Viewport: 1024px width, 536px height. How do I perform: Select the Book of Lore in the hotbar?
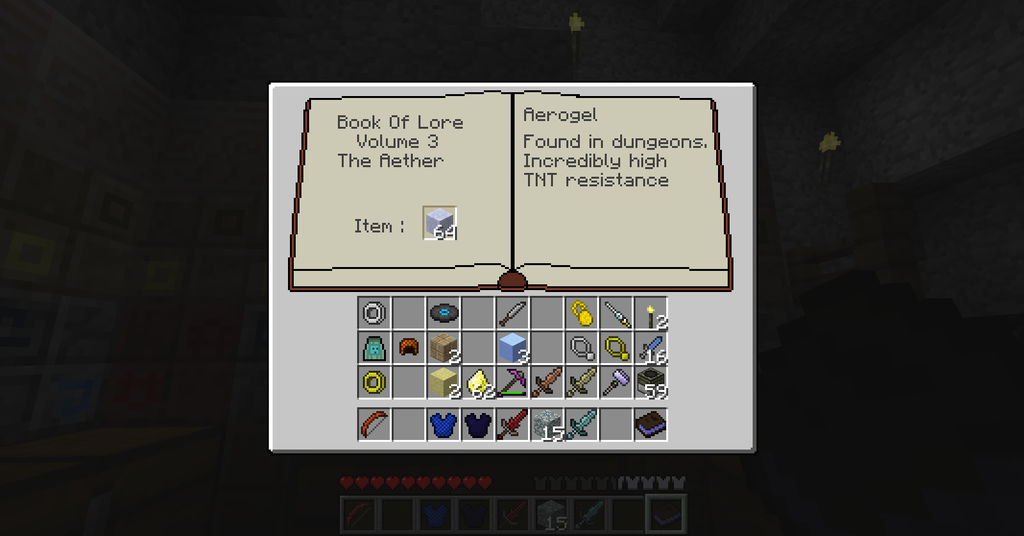tap(651, 424)
